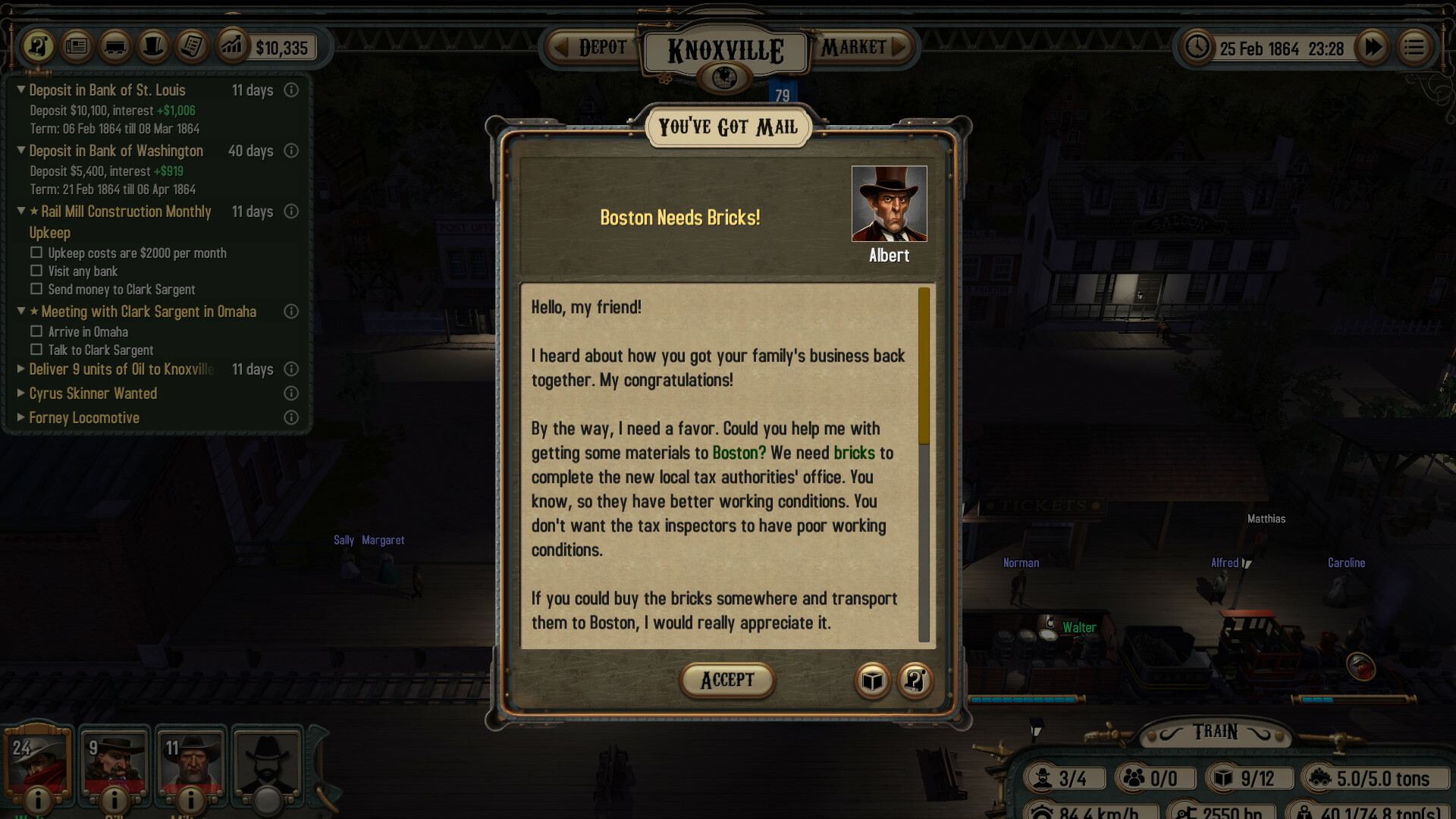Collapse the 'Deposit in Bank of St. Louis' entry
The height and width of the screenshot is (819, 1456).
[x=21, y=89]
